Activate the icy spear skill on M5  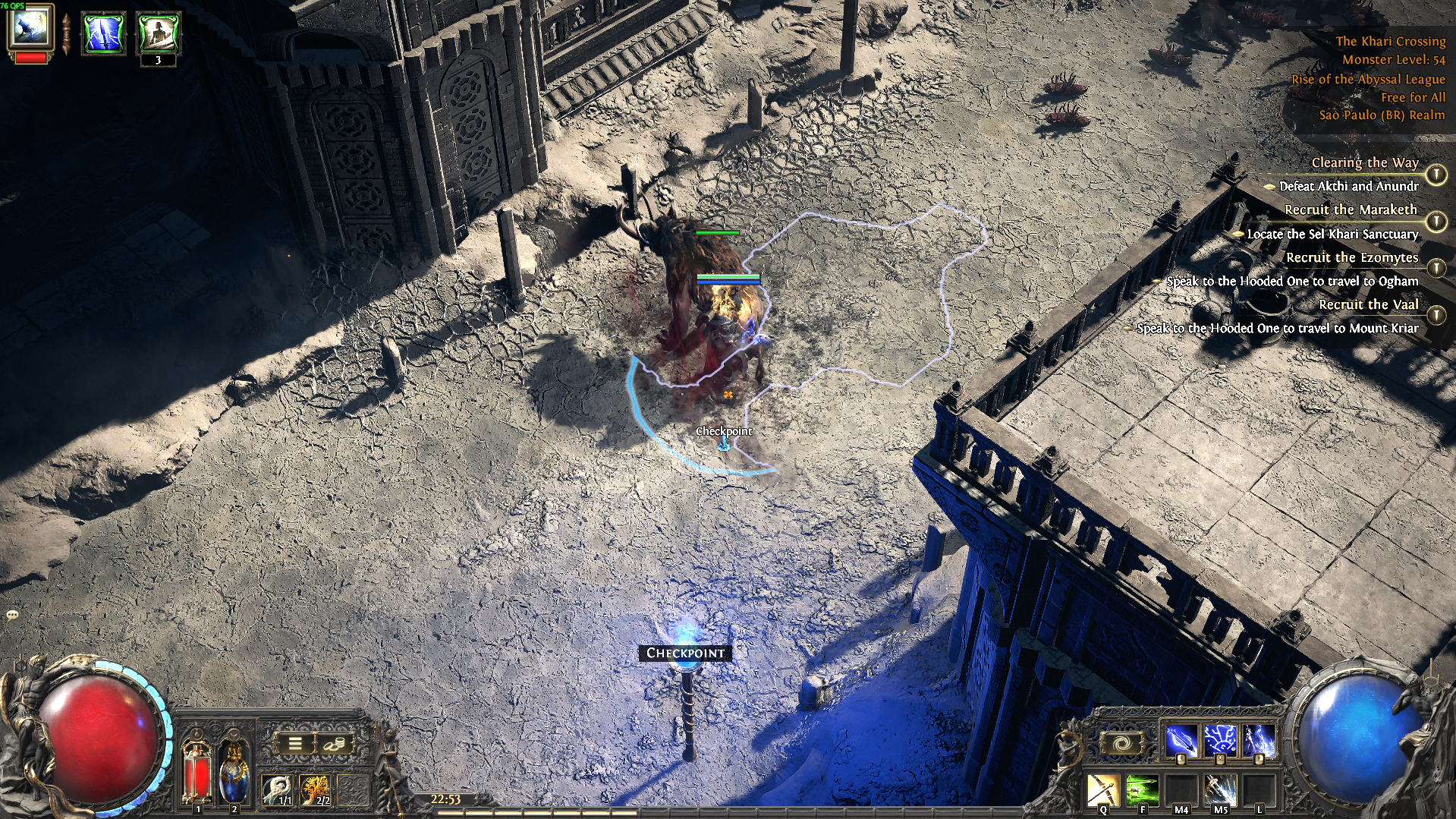tap(1220, 789)
